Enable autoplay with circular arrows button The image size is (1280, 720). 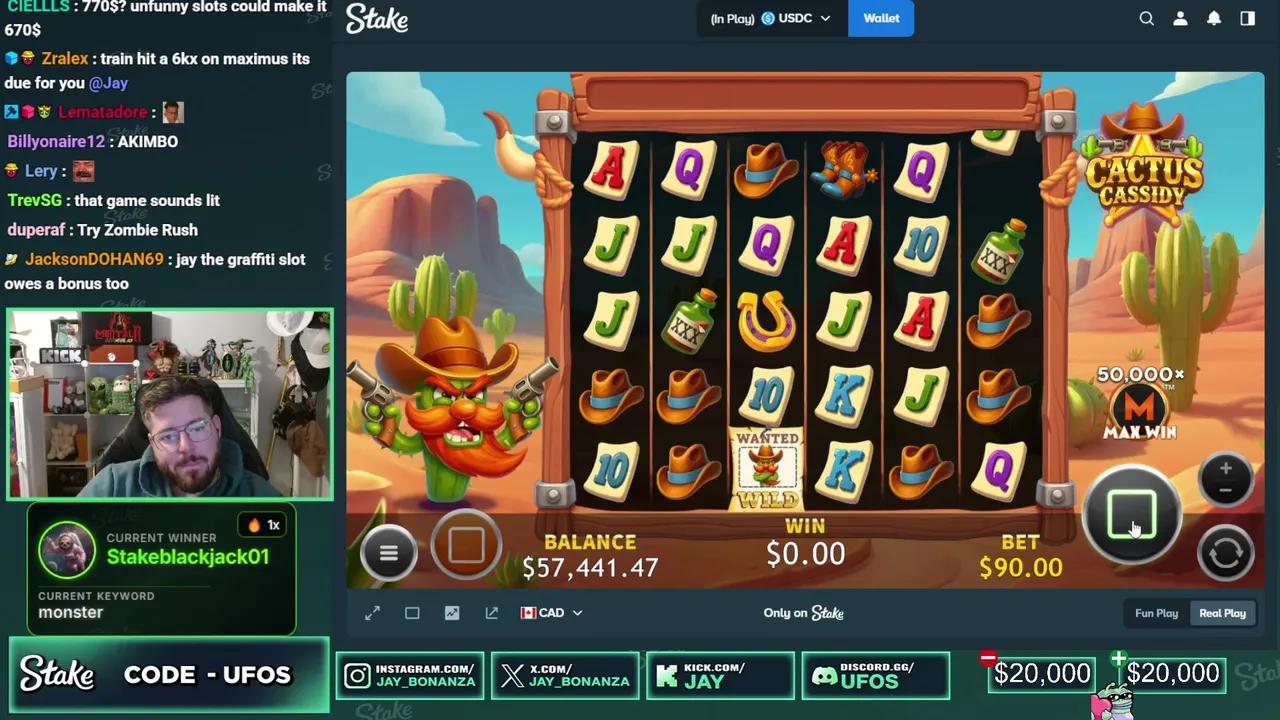1225,553
